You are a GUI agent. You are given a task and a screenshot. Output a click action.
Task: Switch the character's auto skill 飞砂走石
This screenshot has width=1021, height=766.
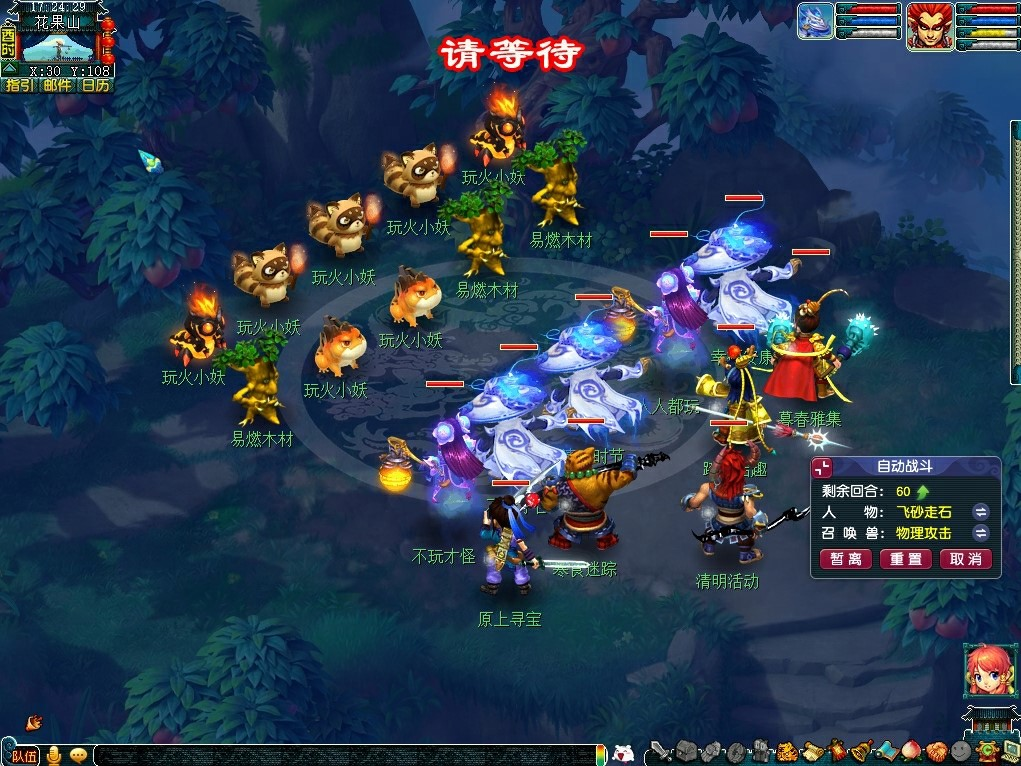click(x=981, y=512)
